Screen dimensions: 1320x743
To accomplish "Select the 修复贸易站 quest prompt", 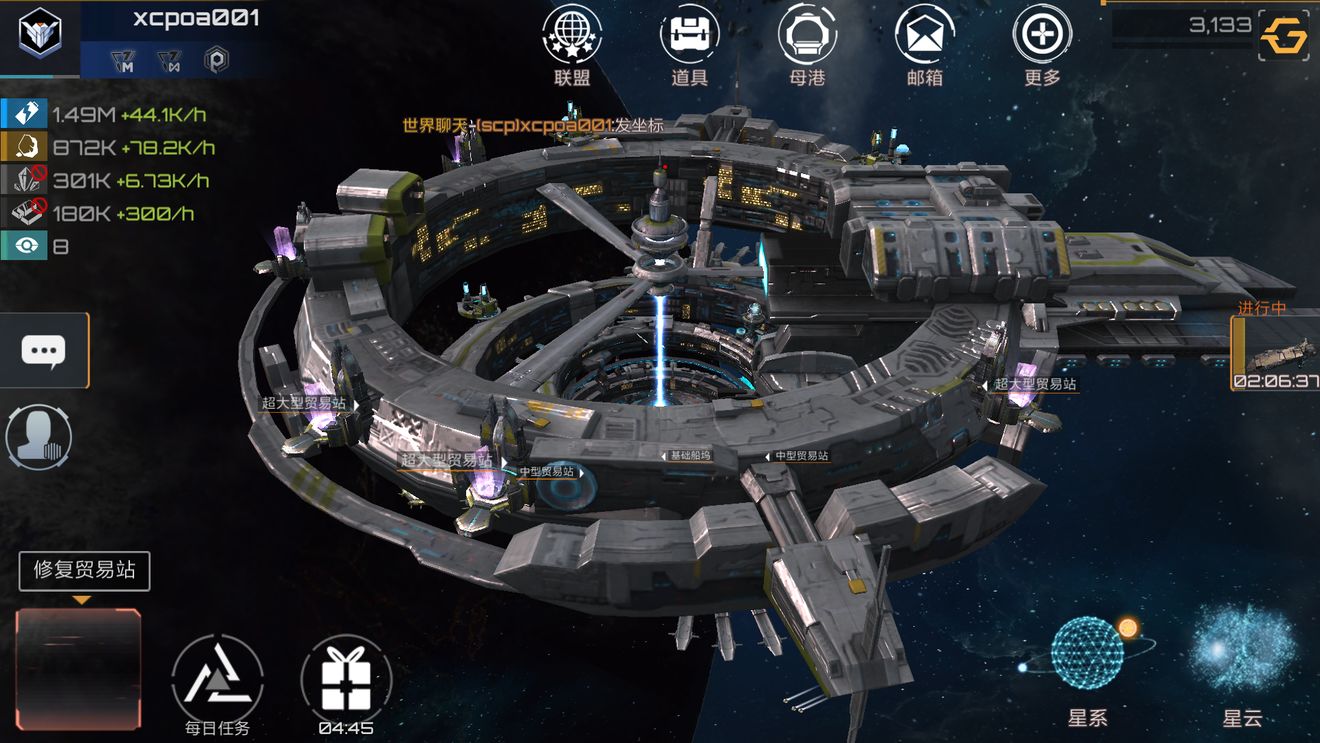I will coord(84,571).
